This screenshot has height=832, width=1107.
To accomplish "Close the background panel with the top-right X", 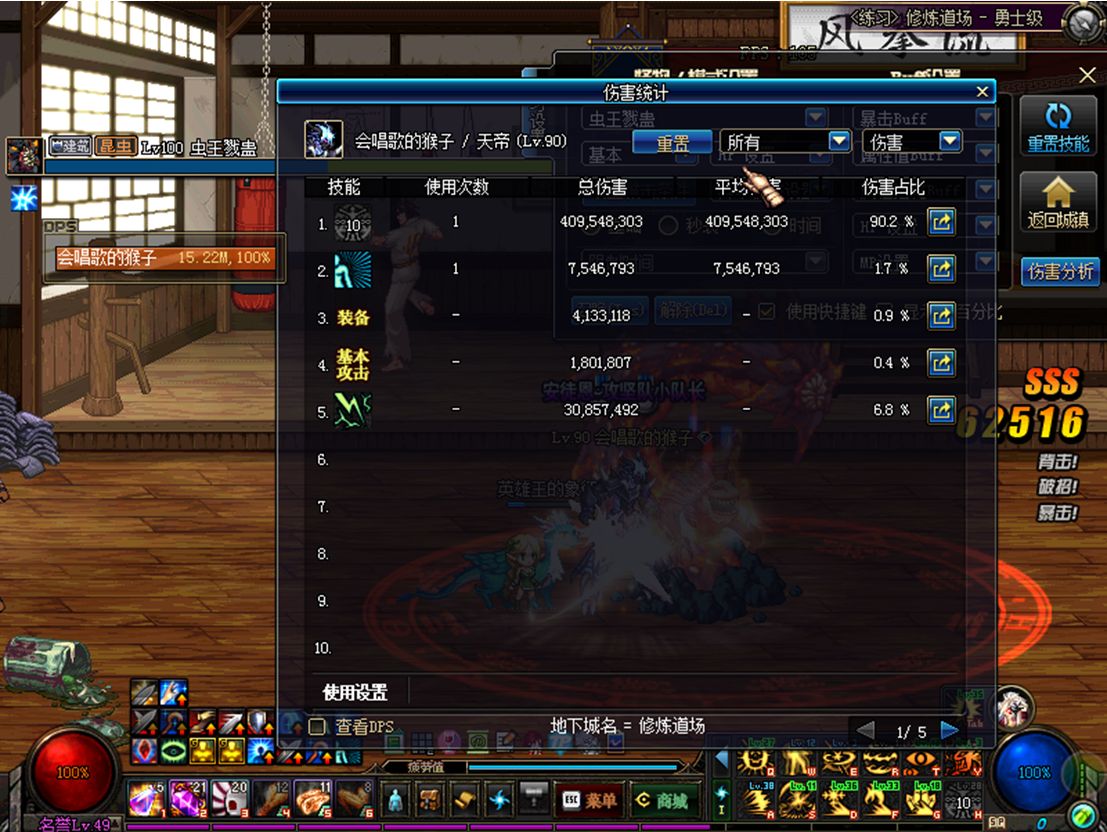I will (1088, 75).
